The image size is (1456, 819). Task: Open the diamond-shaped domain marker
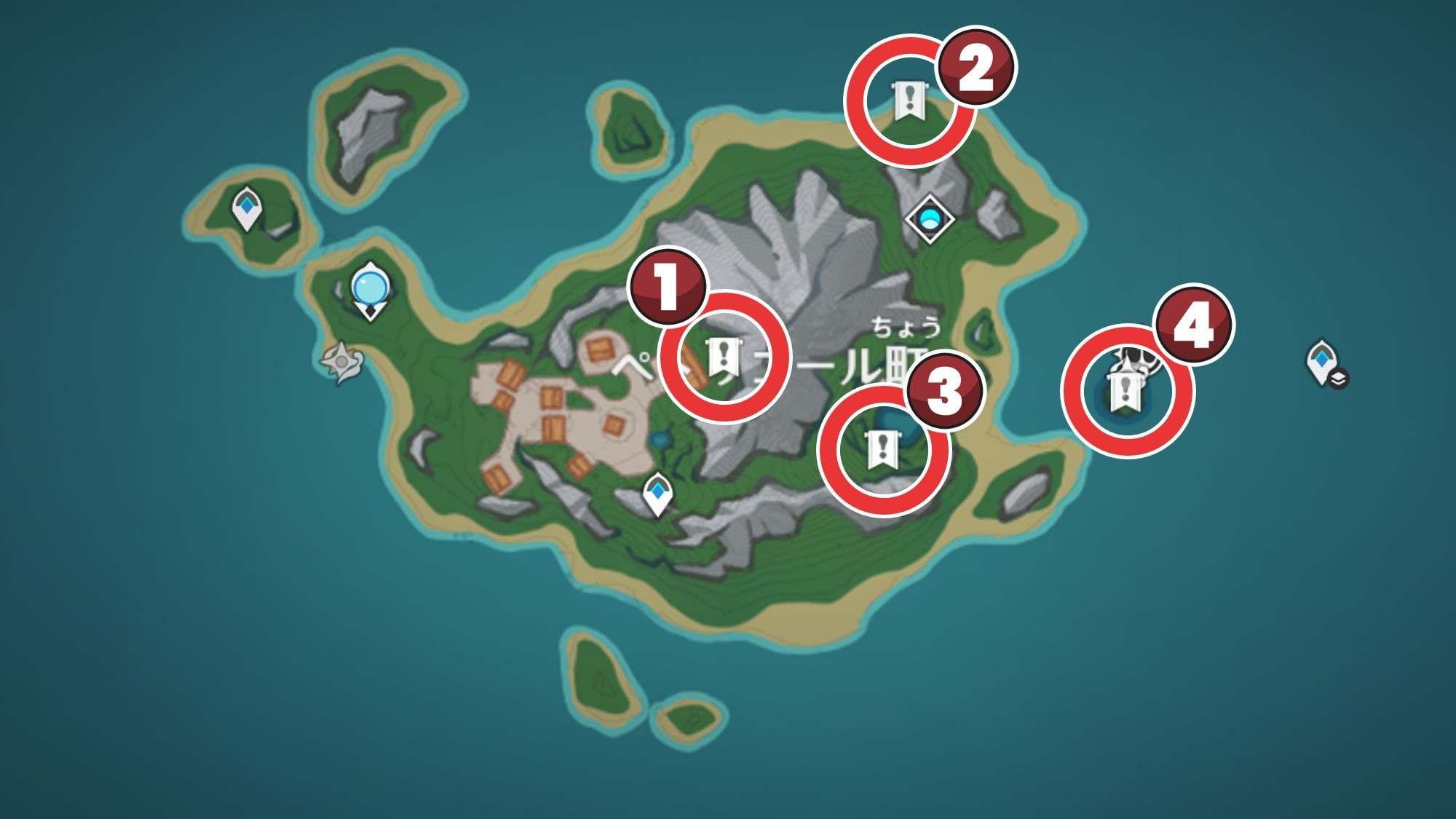[930, 218]
